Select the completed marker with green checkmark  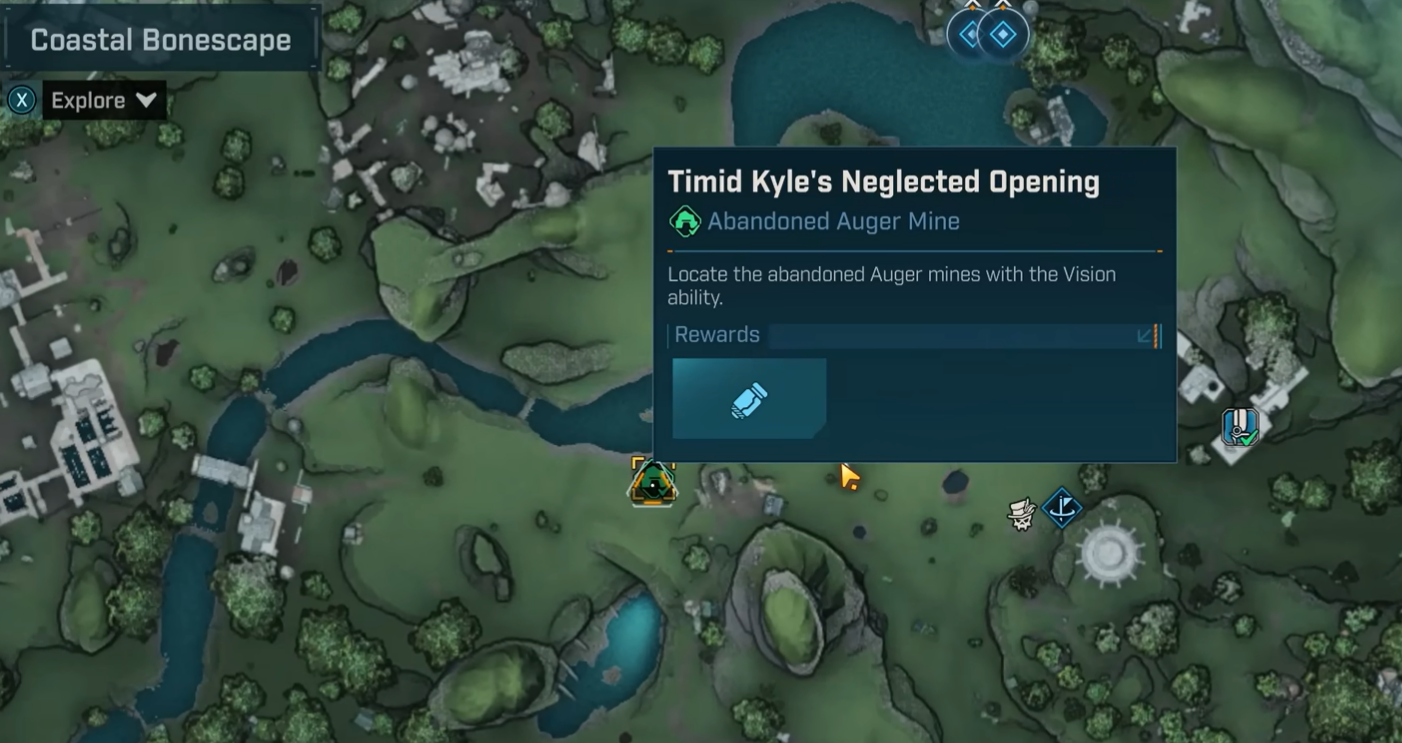(1239, 427)
